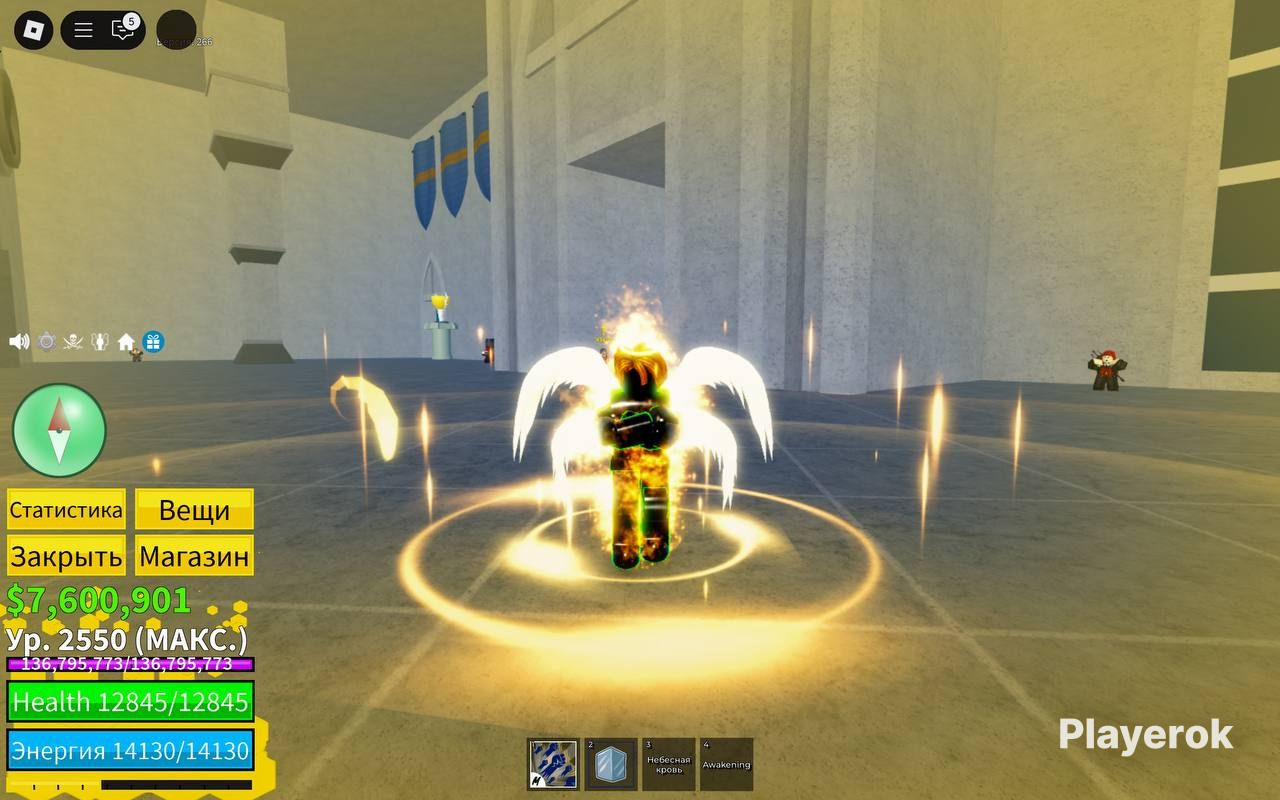This screenshot has width=1280, height=800.
Task: Open the blue gift rewards icon
Action: [x=152, y=342]
